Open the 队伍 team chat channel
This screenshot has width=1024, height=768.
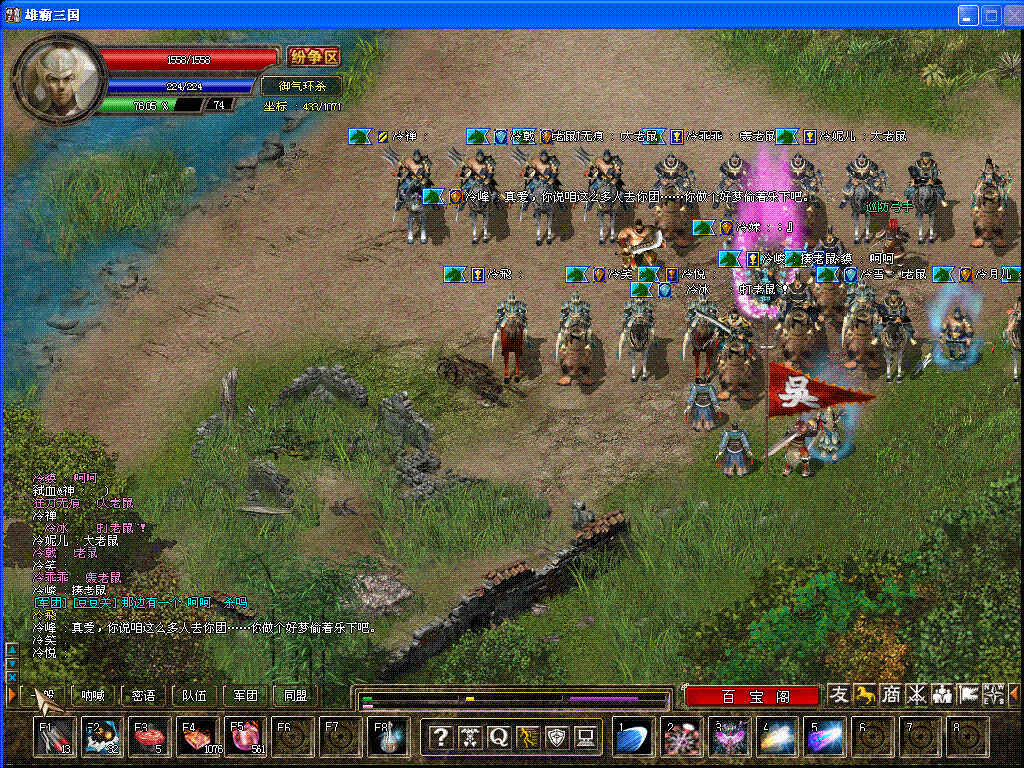click(x=195, y=695)
